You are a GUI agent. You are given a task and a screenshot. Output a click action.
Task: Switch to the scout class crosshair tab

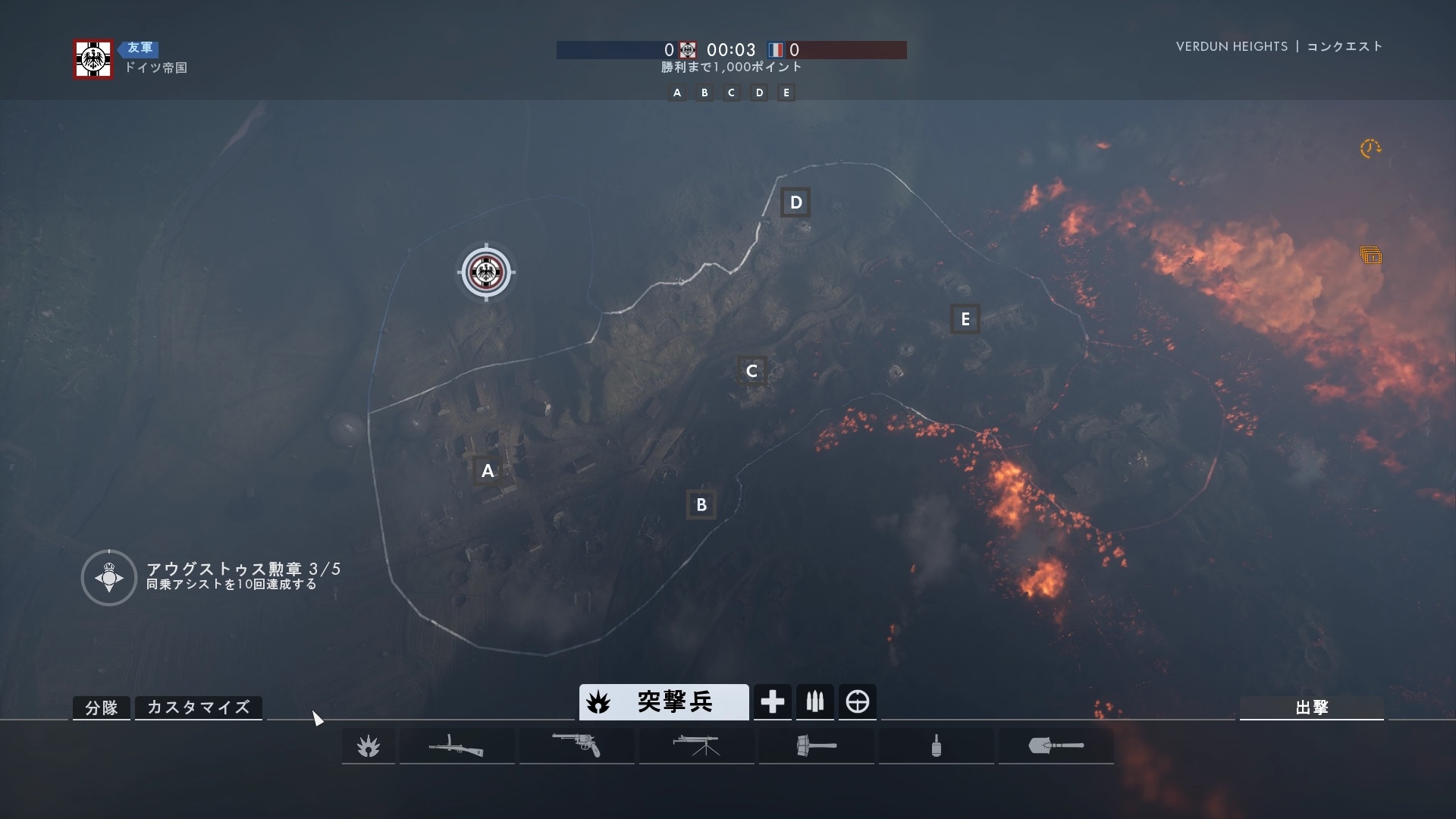[858, 702]
